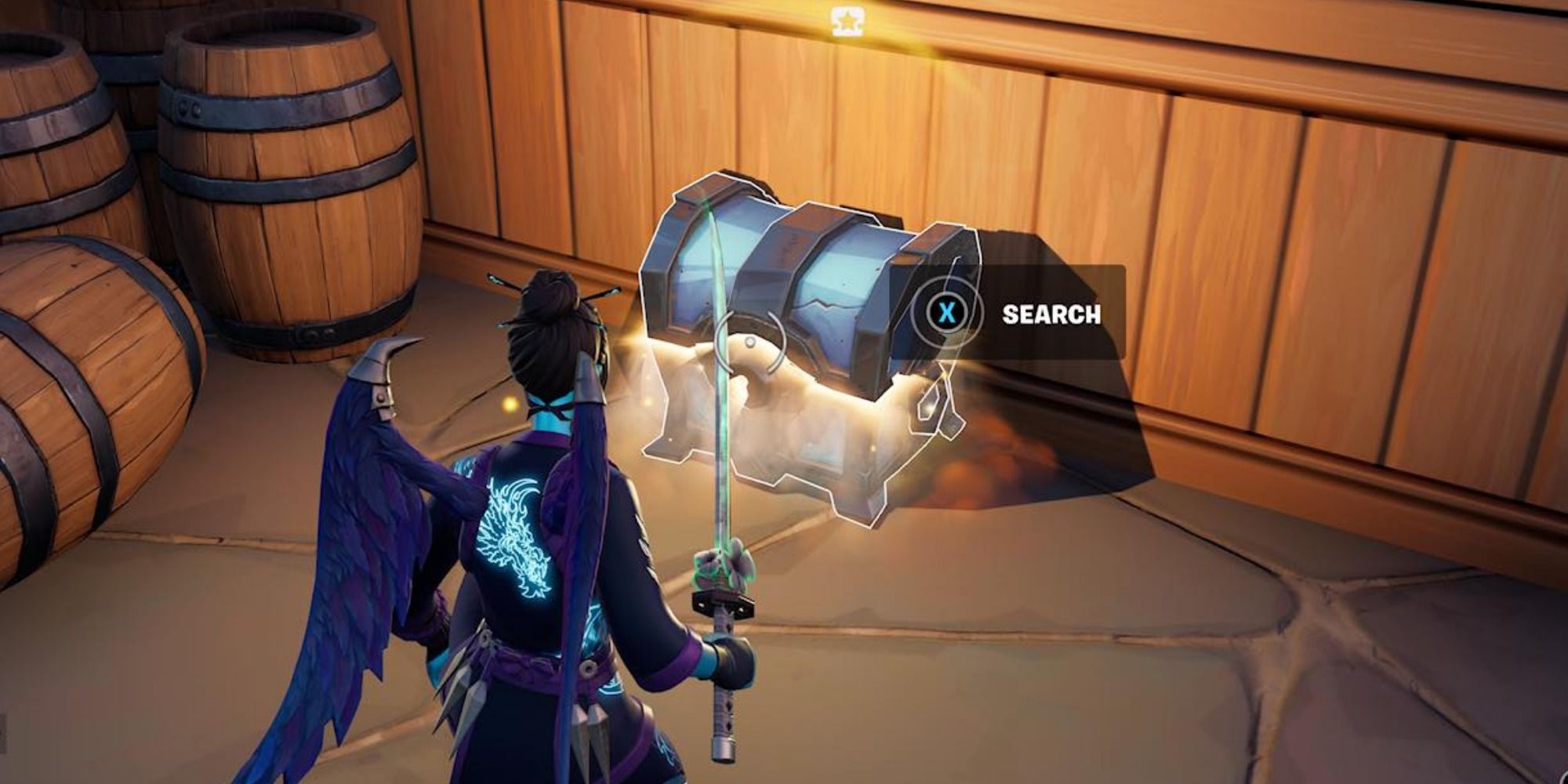The width and height of the screenshot is (1568, 784).
Task: Click the SEARCH interaction prompt
Action: click(x=1051, y=314)
